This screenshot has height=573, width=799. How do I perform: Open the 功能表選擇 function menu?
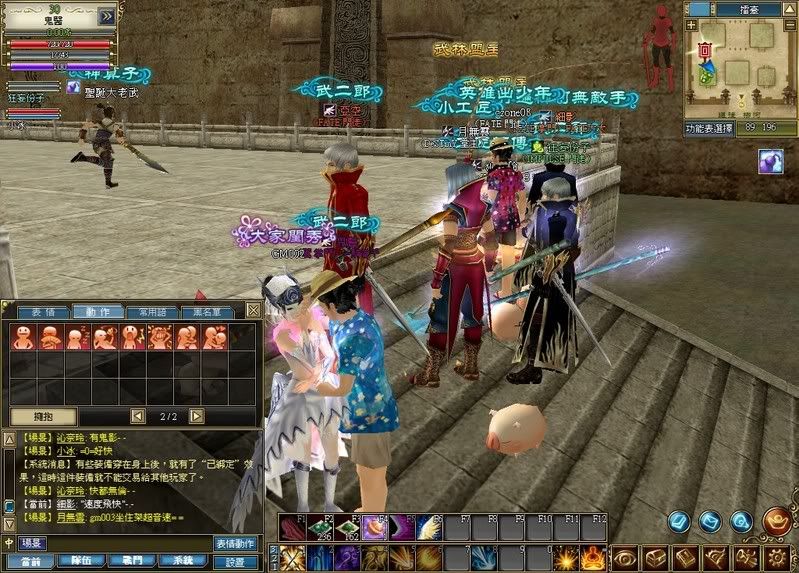point(710,129)
